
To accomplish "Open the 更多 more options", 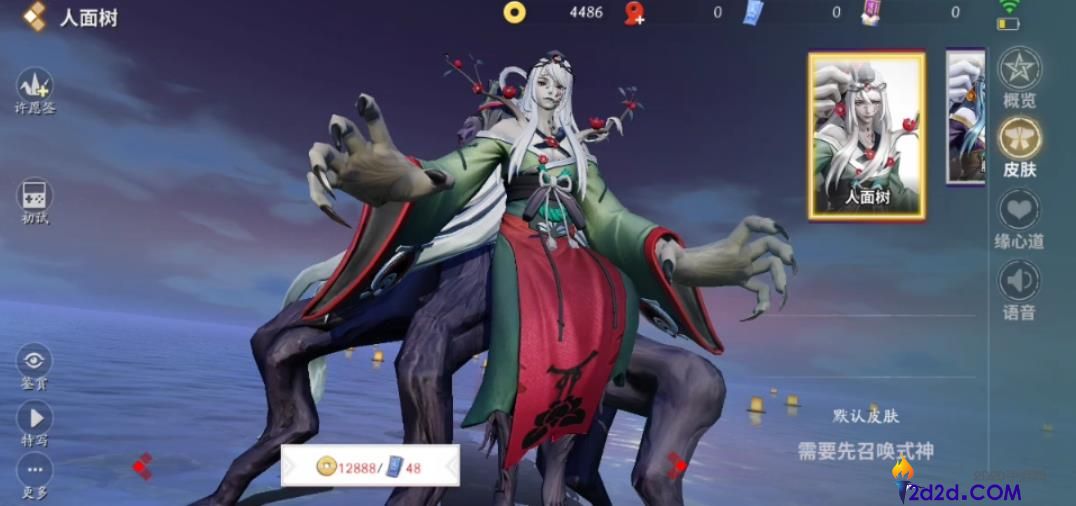I will [35, 472].
